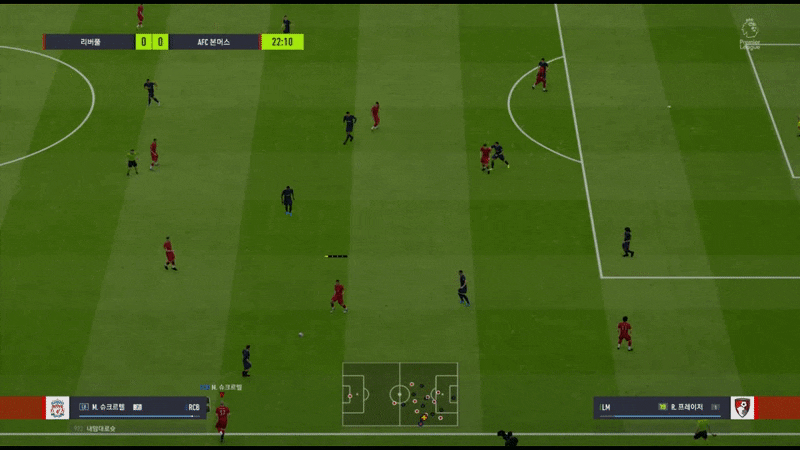This screenshot has width=800, height=450.
Task: Select the AFC Bournemouth club crest
Action: coord(742,408)
